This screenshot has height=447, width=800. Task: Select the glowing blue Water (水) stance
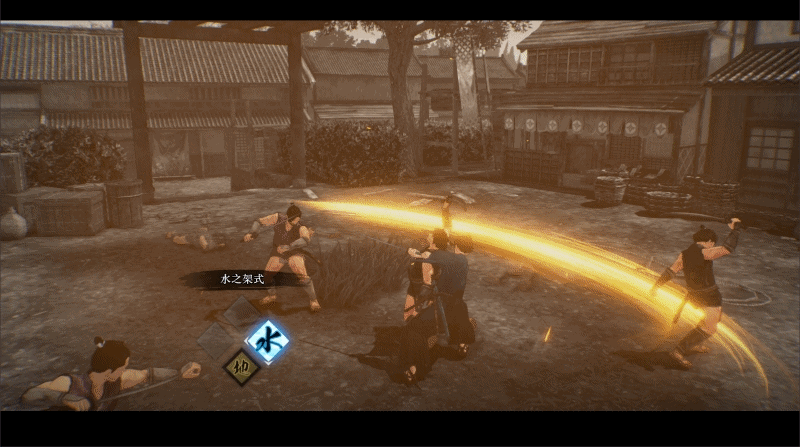[x=268, y=340]
